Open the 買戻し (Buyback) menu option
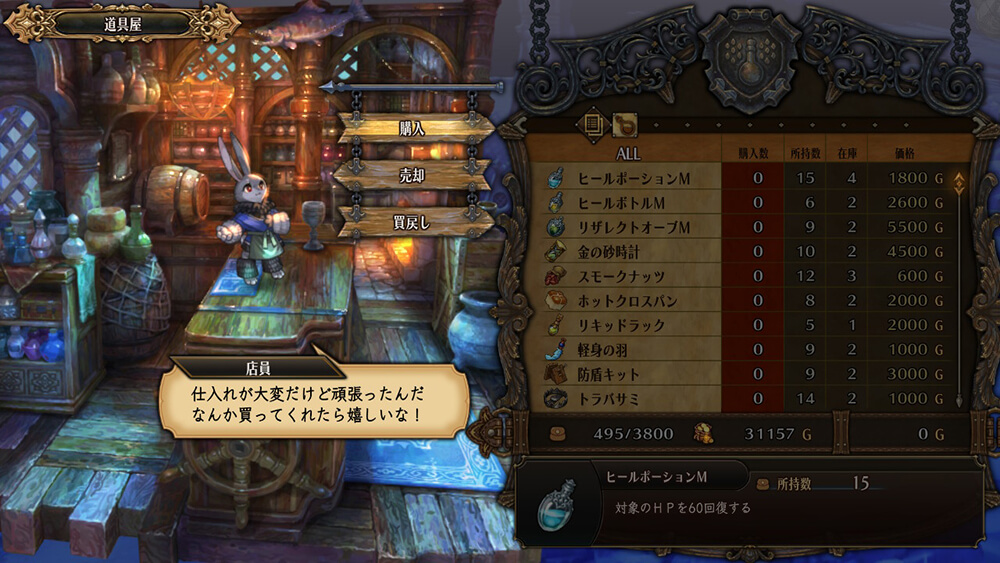The image size is (1000, 563). click(x=412, y=222)
